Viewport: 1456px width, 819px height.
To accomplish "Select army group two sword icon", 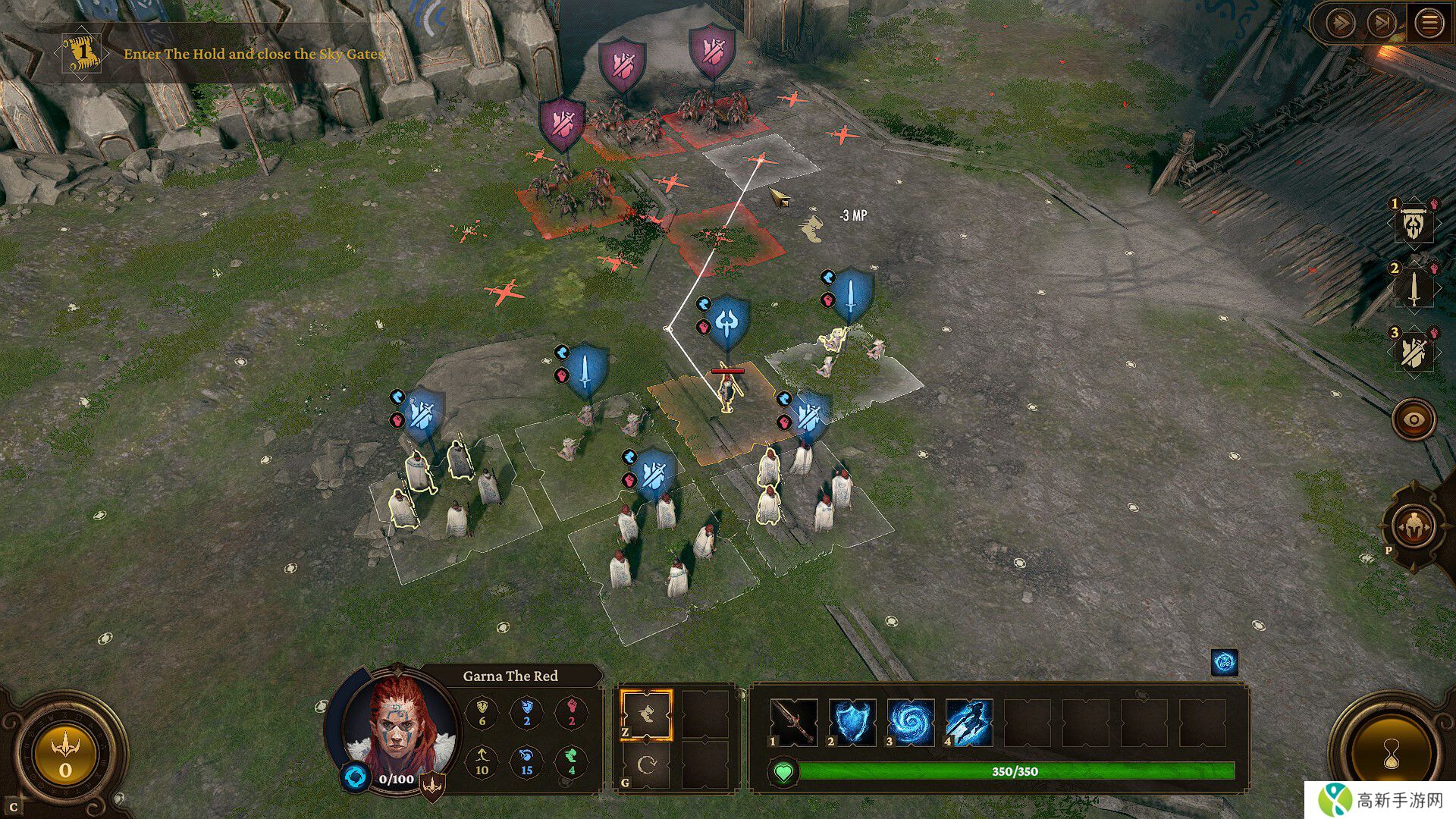I will coord(1414,287).
